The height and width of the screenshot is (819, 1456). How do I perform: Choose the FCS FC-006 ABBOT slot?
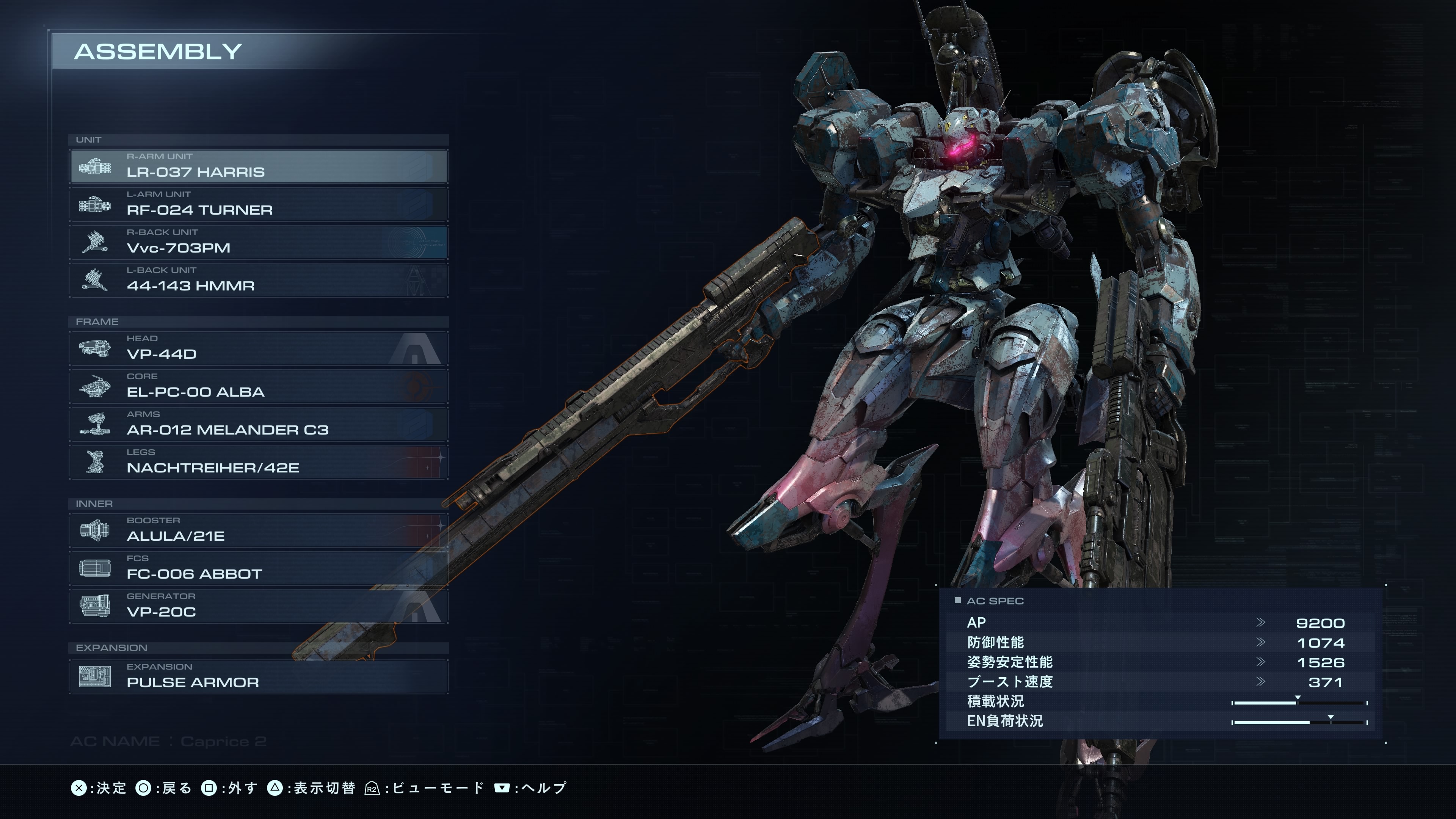[x=259, y=568]
